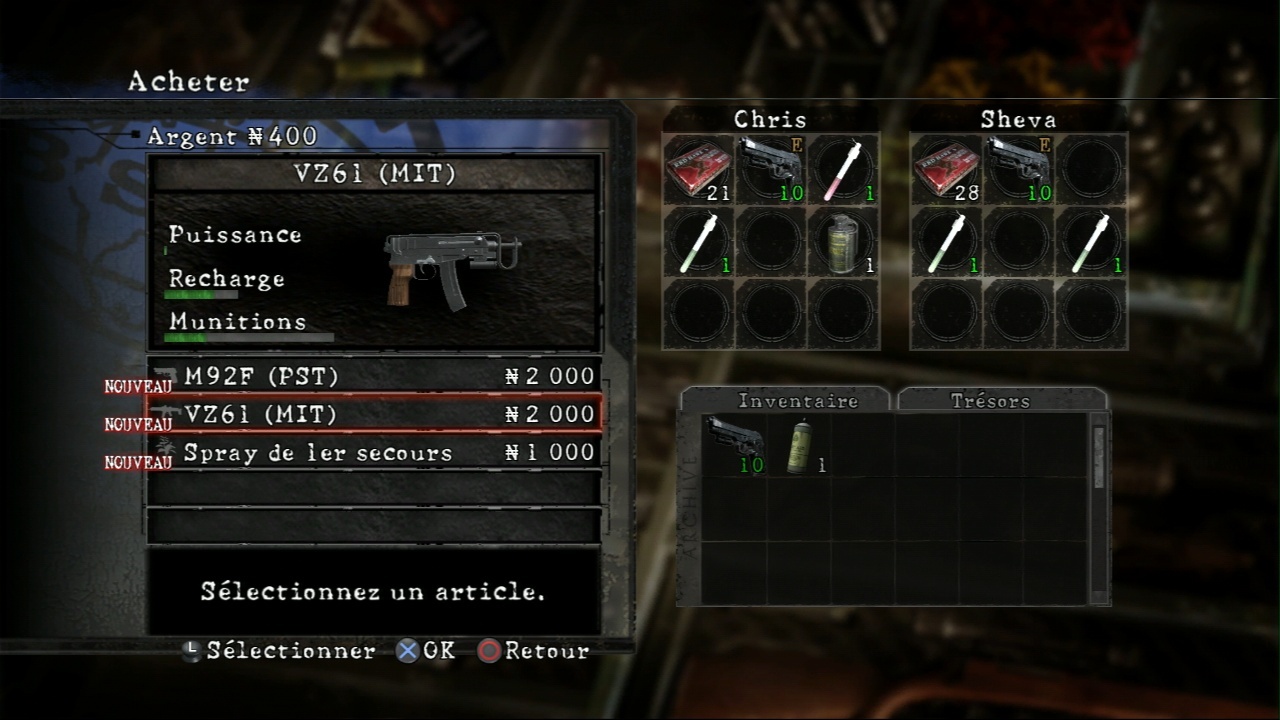Switch to the Trésors tab
This screenshot has width=1280, height=720.
[x=1001, y=401]
